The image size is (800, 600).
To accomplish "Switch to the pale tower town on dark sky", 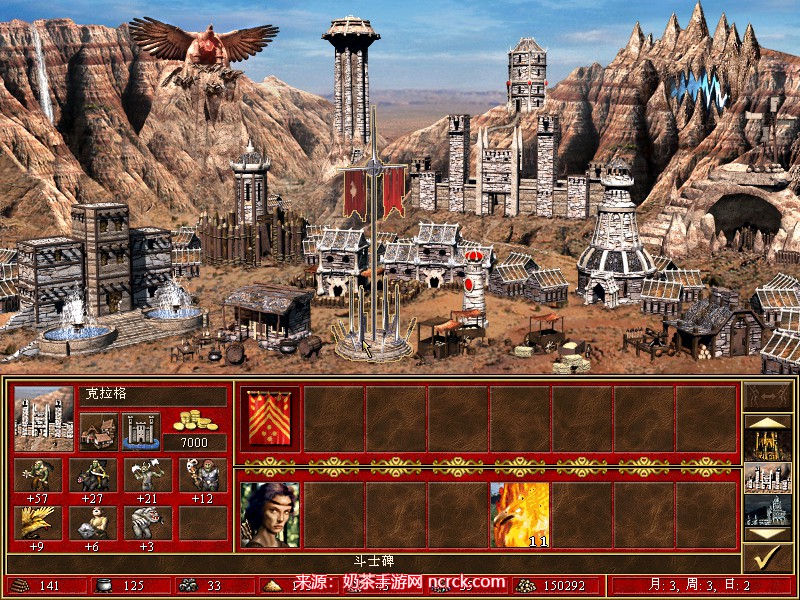I will [x=768, y=511].
